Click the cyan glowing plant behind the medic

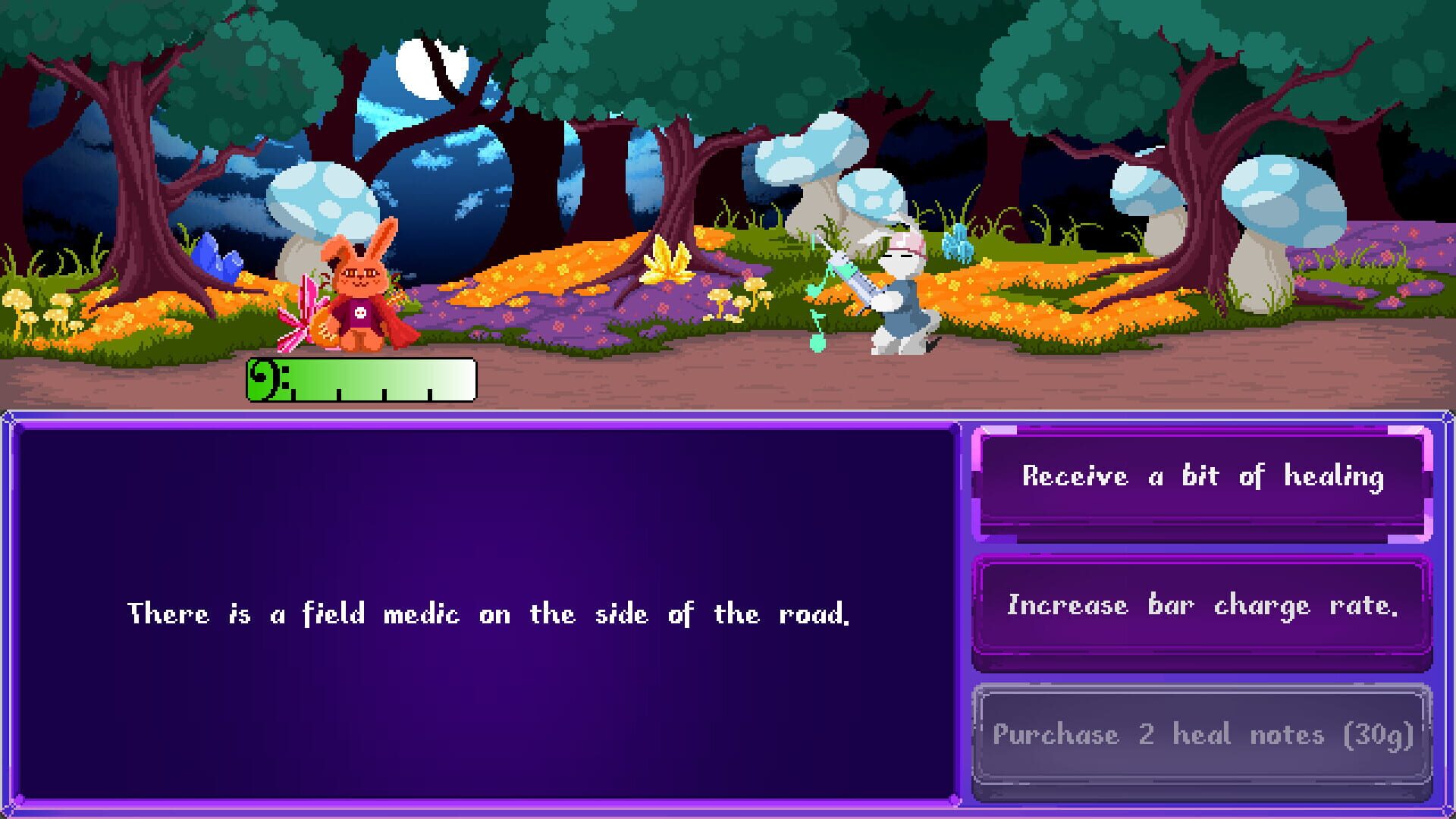(x=959, y=244)
